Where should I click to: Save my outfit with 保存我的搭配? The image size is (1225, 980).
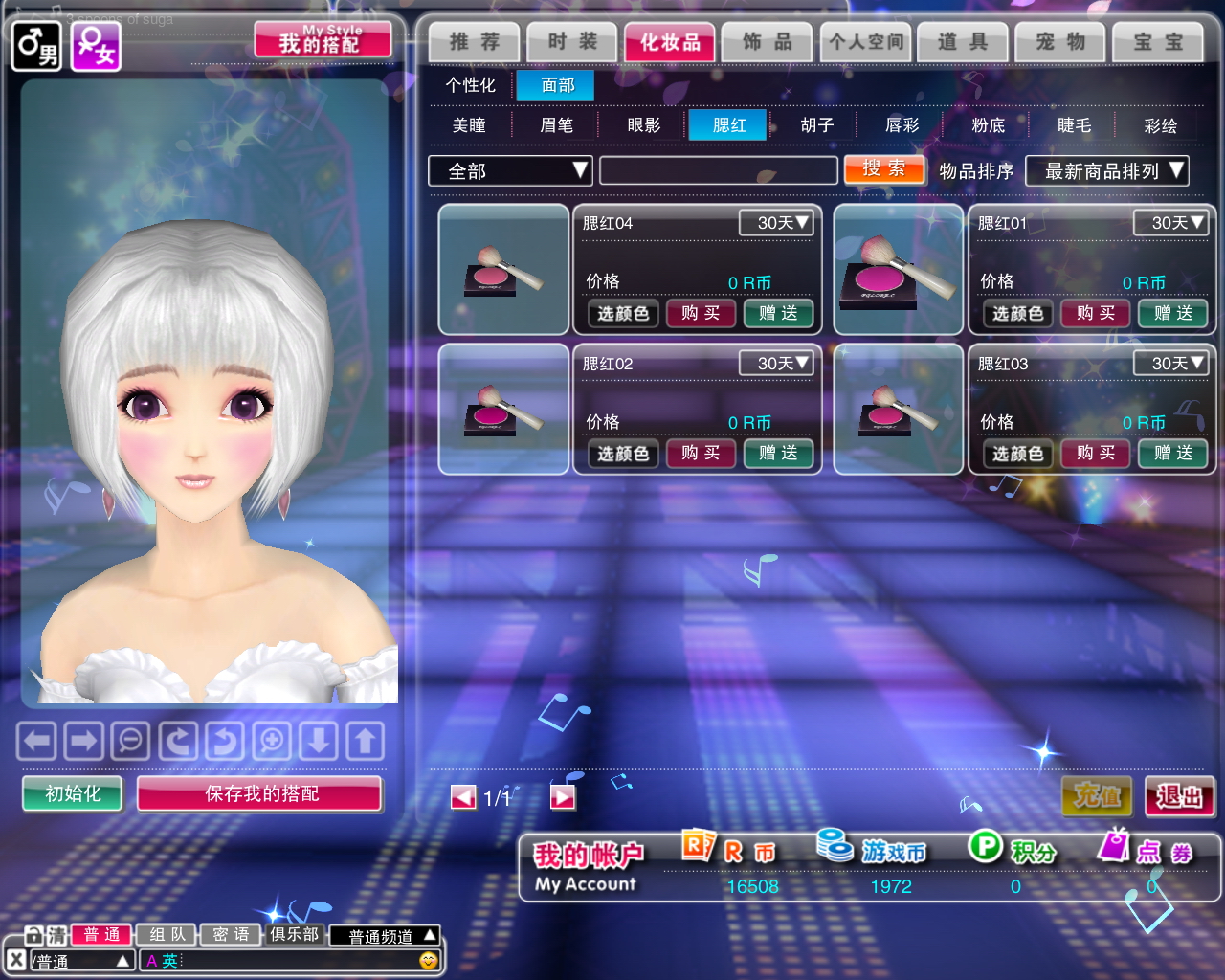pos(259,793)
